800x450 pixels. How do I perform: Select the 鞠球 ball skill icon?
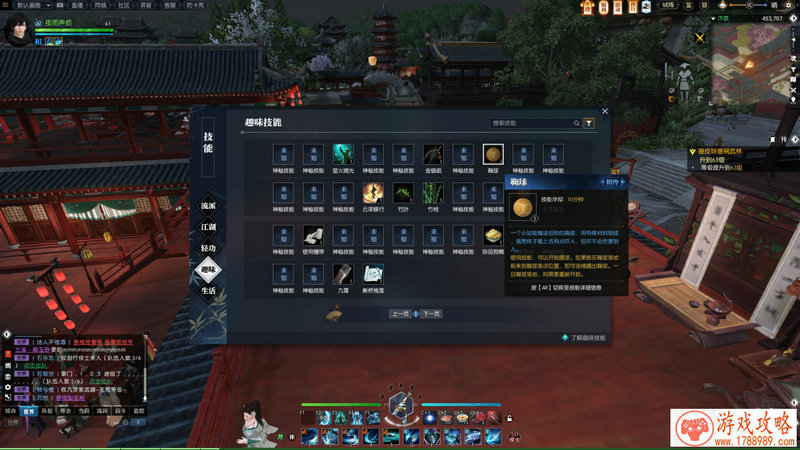click(x=493, y=154)
